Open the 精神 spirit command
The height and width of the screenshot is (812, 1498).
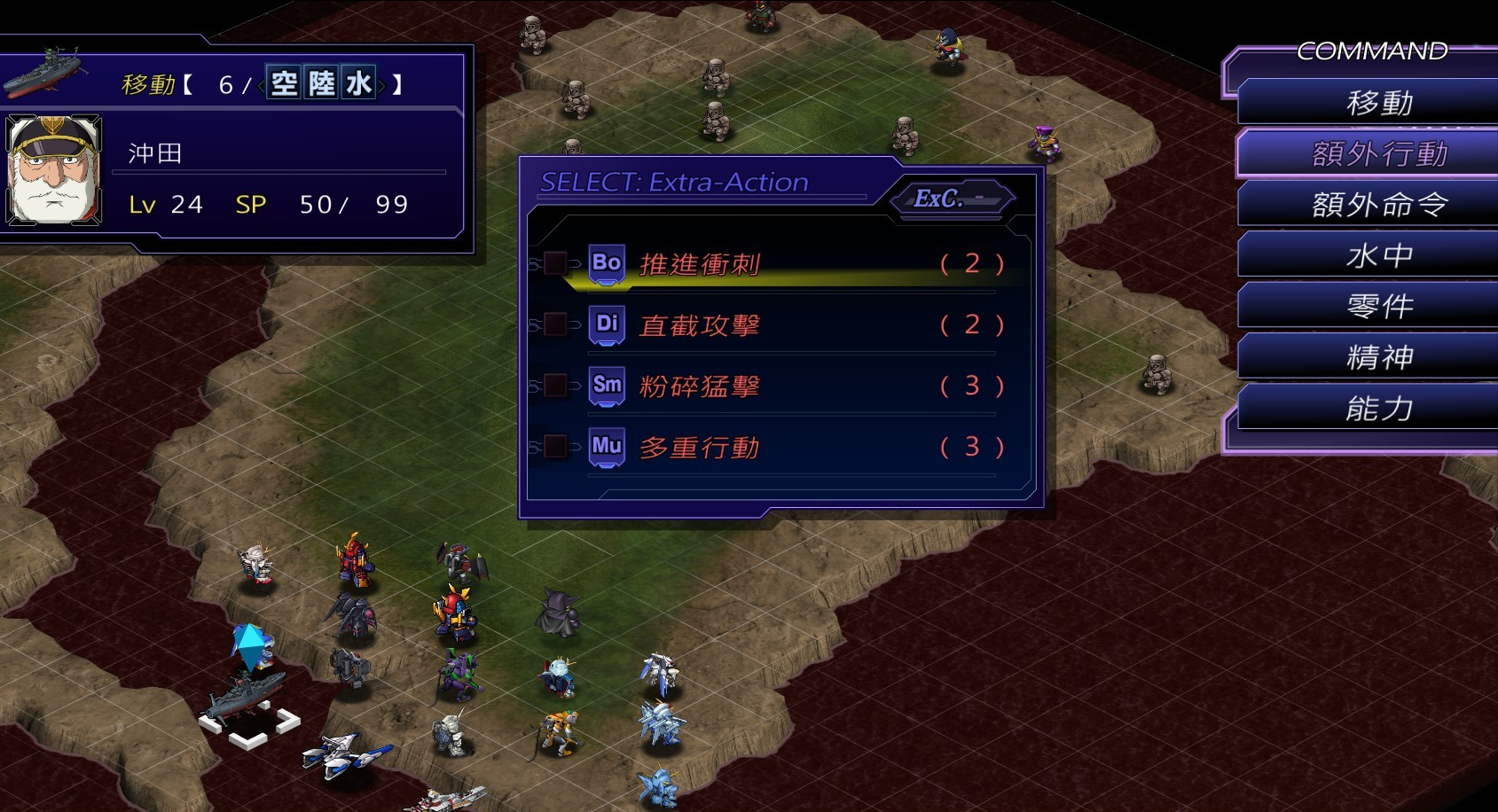[x=1378, y=357]
